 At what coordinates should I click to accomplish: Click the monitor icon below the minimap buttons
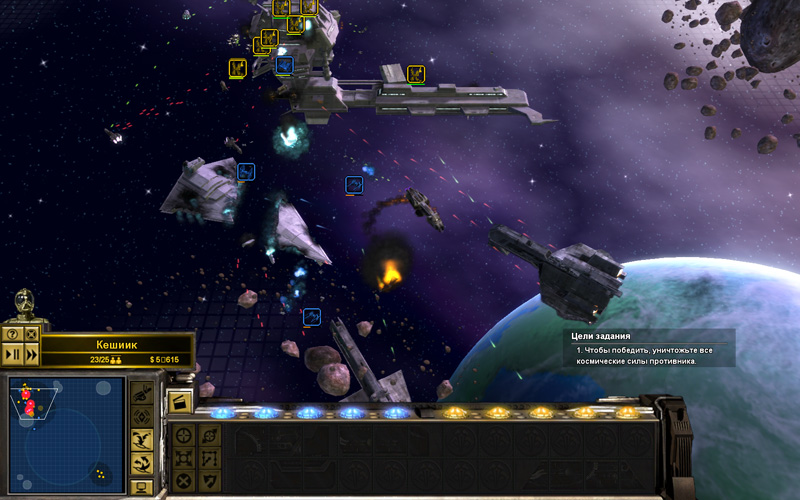[x=142, y=488]
